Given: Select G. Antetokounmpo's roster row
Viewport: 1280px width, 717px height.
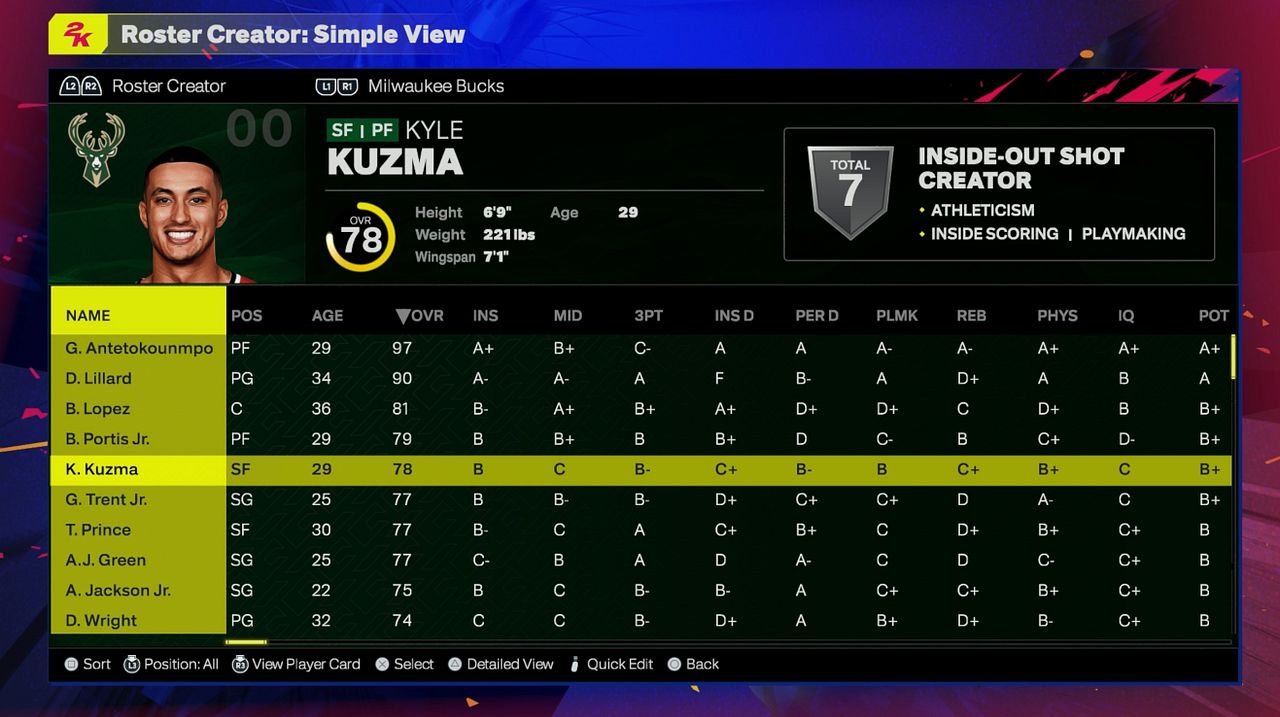Looking at the screenshot, I should [x=139, y=348].
